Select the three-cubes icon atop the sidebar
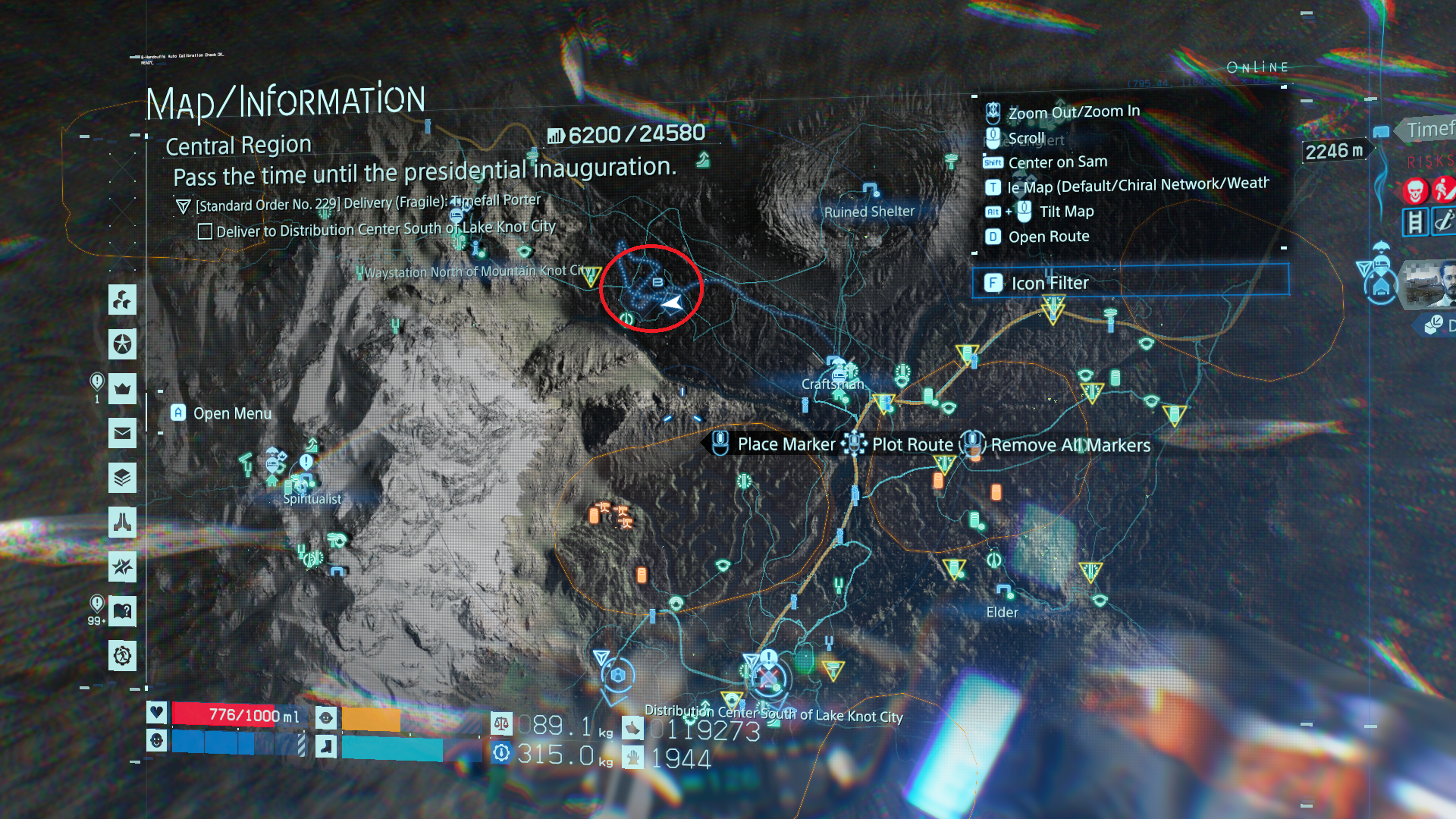This screenshot has width=1456, height=819. 122,300
